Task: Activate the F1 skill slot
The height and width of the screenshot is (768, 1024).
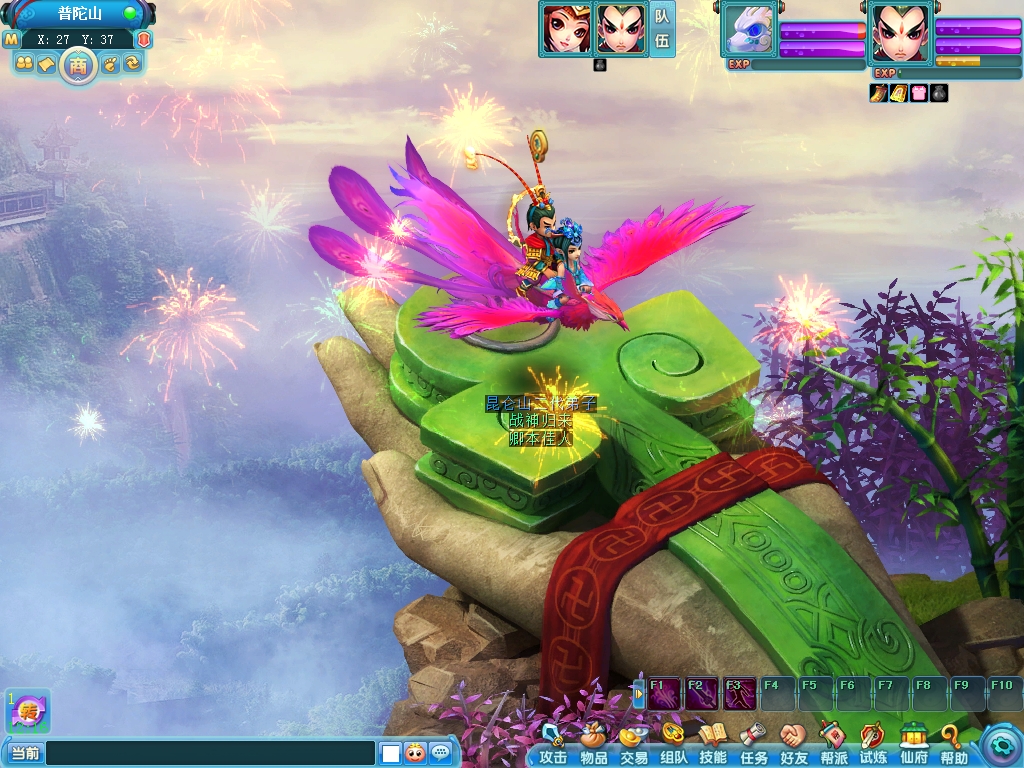Action: (664, 693)
